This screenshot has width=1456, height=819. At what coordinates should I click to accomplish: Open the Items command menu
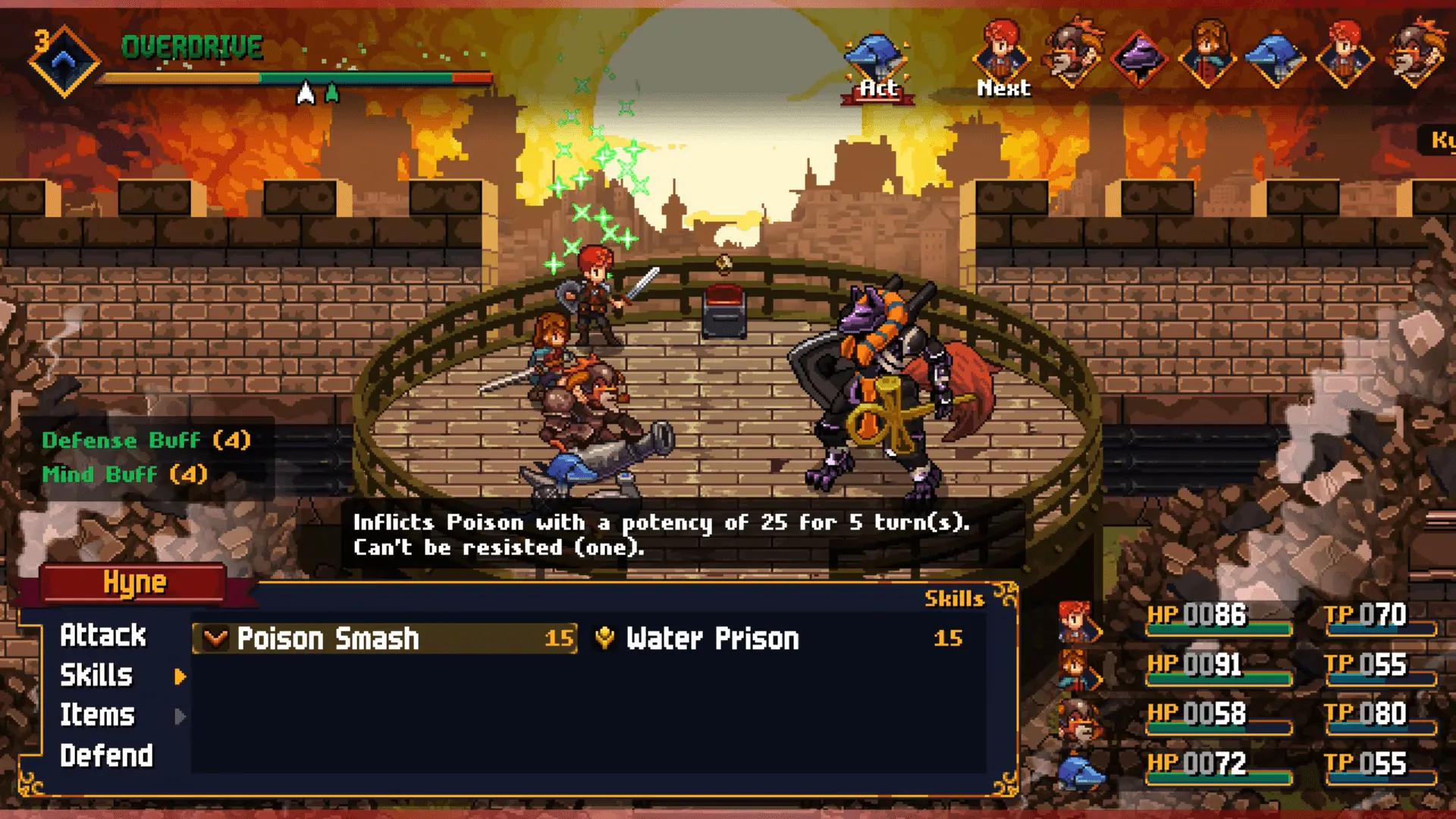point(97,715)
